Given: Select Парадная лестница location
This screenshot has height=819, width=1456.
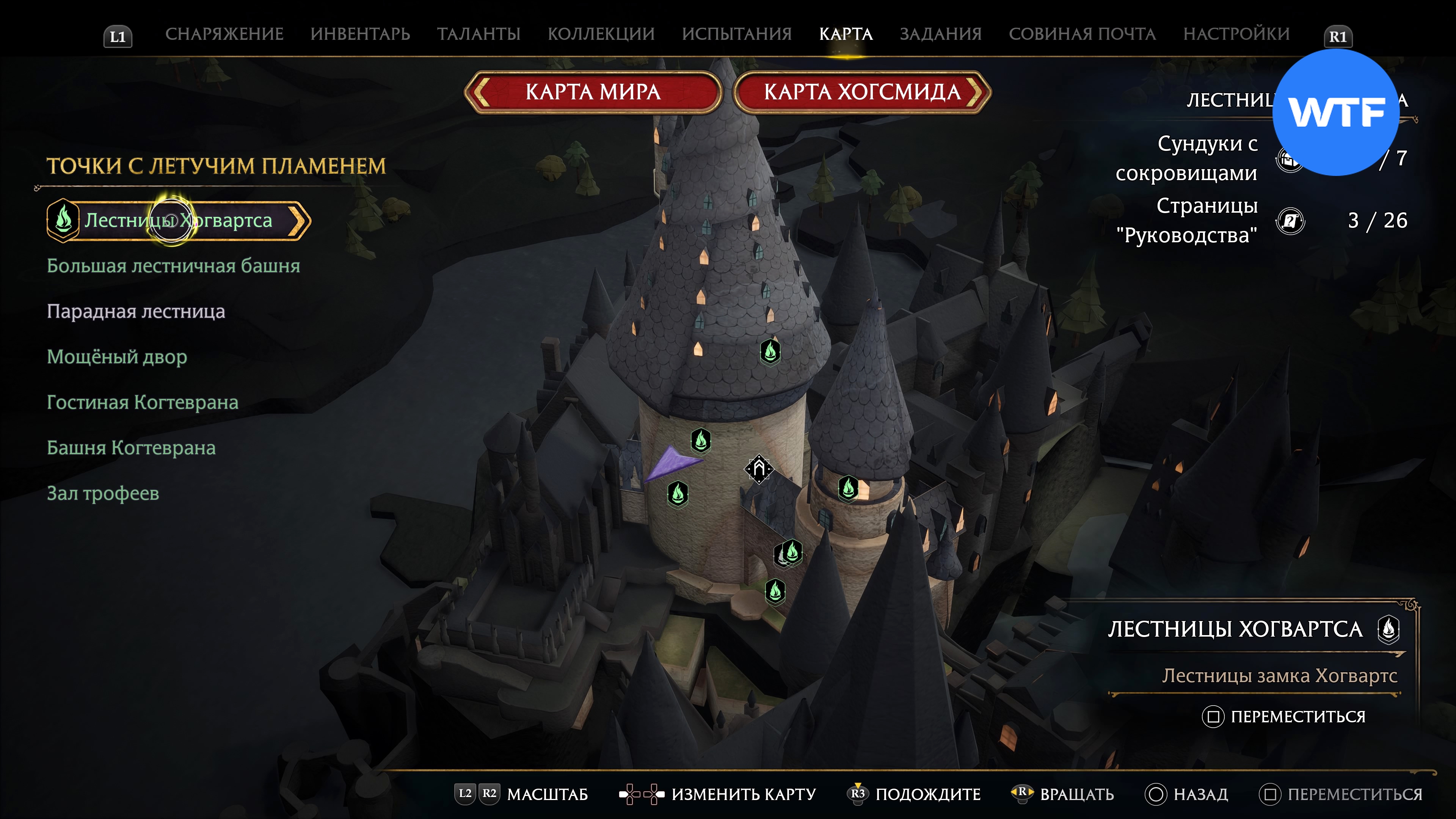Looking at the screenshot, I should point(136,311).
